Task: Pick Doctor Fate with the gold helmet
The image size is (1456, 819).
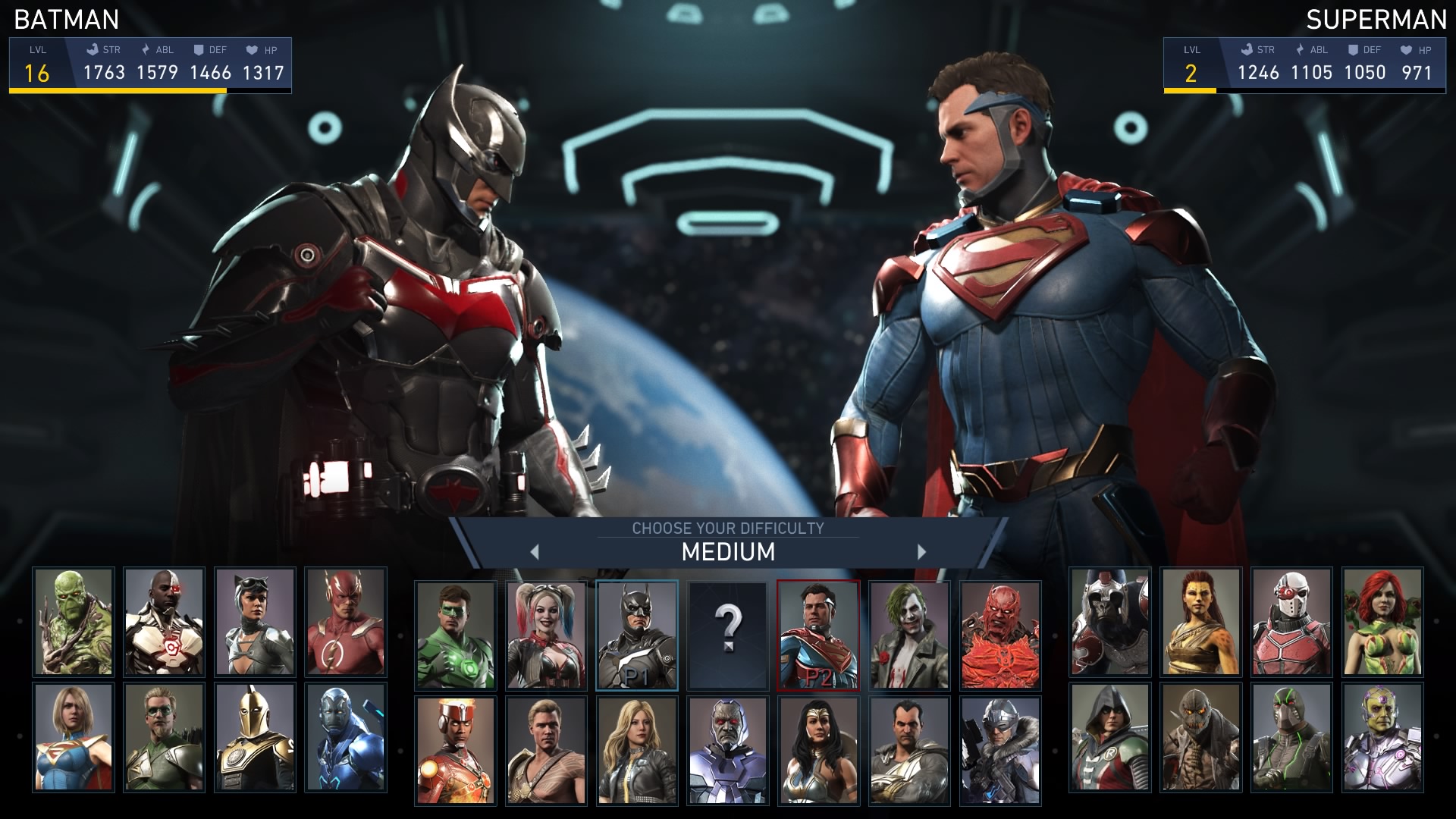Action: [255, 737]
